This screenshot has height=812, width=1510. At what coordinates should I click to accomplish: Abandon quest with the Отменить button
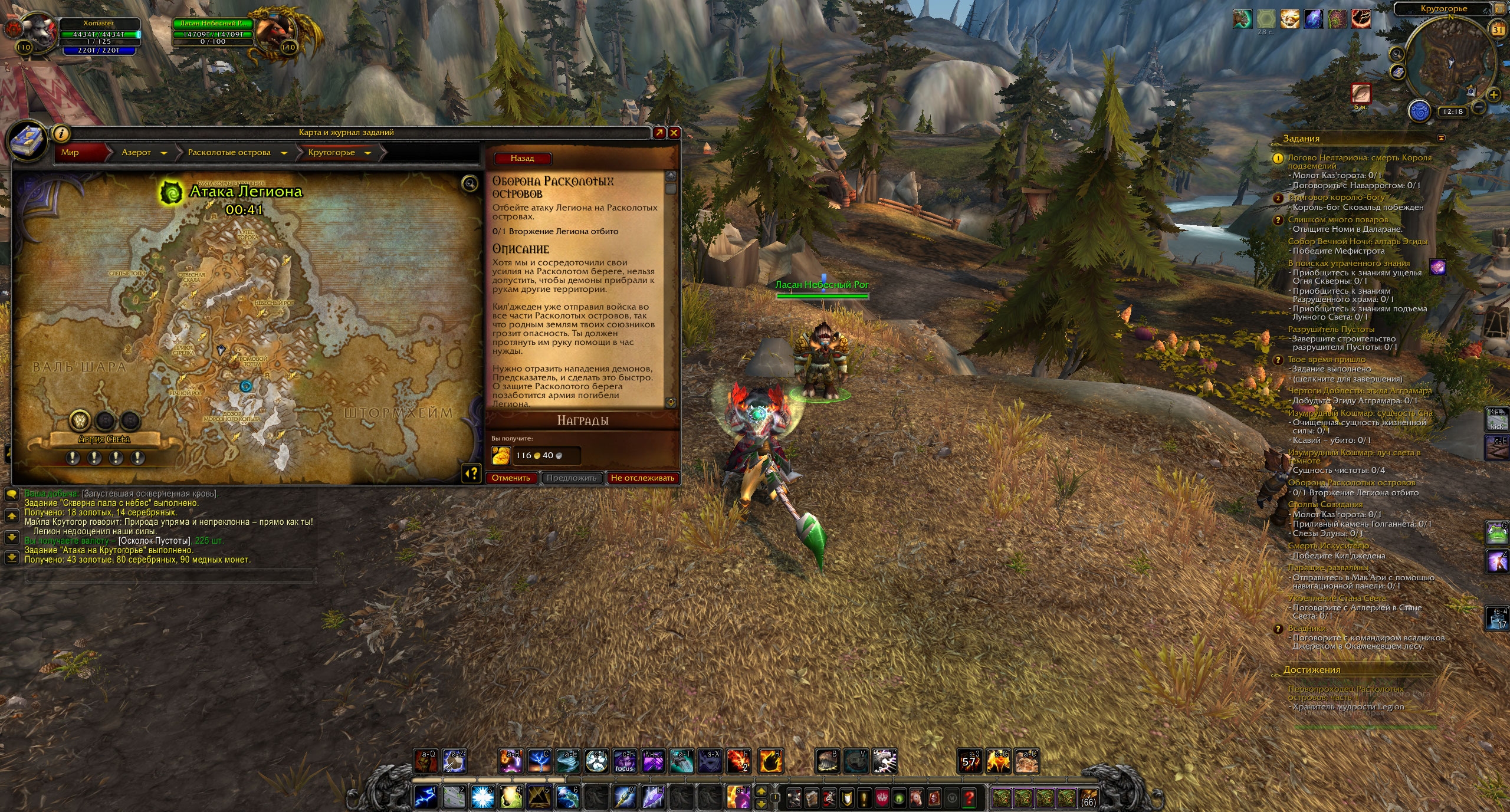(x=511, y=478)
